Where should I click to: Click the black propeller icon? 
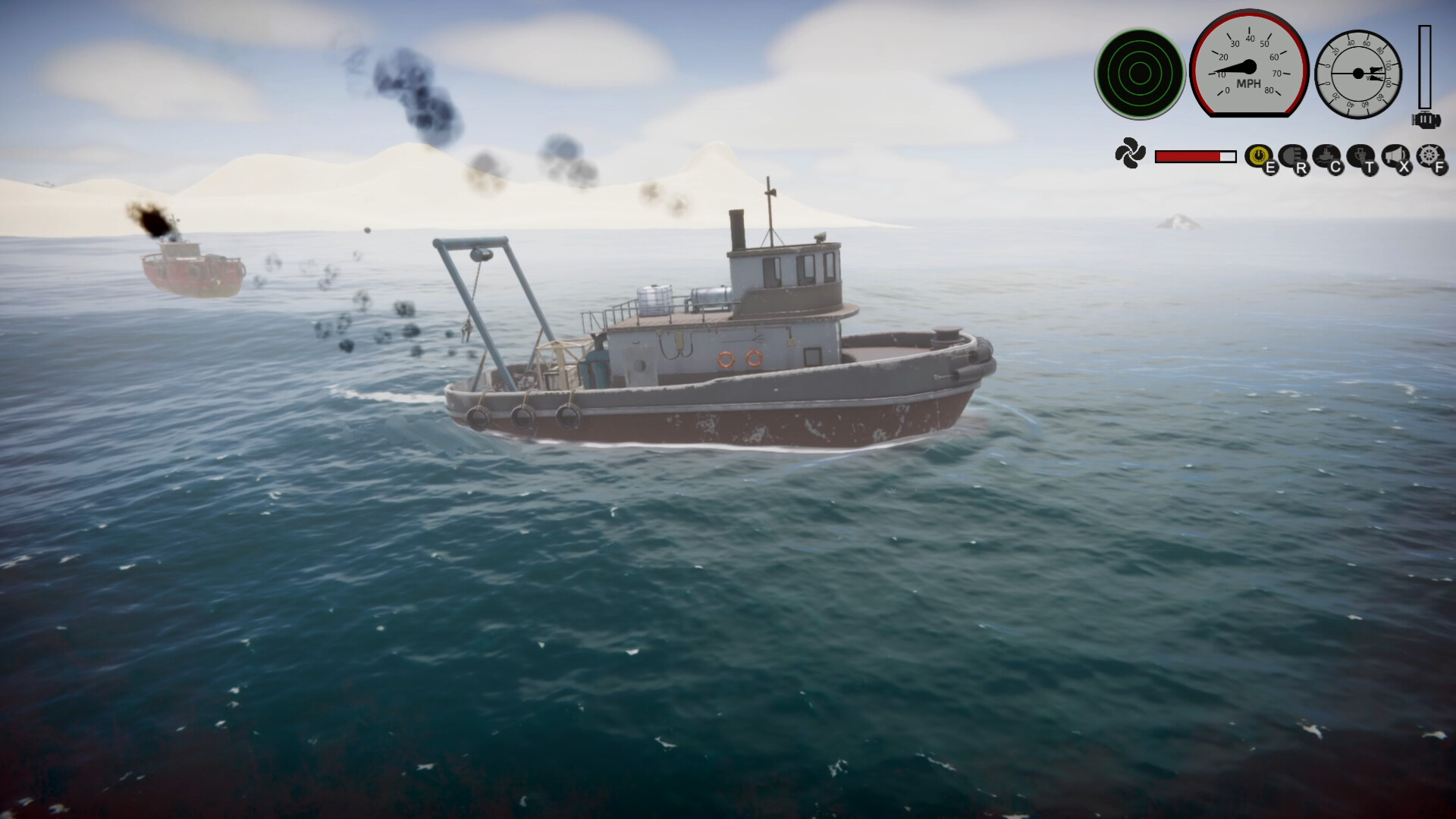(x=1130, y=153)
